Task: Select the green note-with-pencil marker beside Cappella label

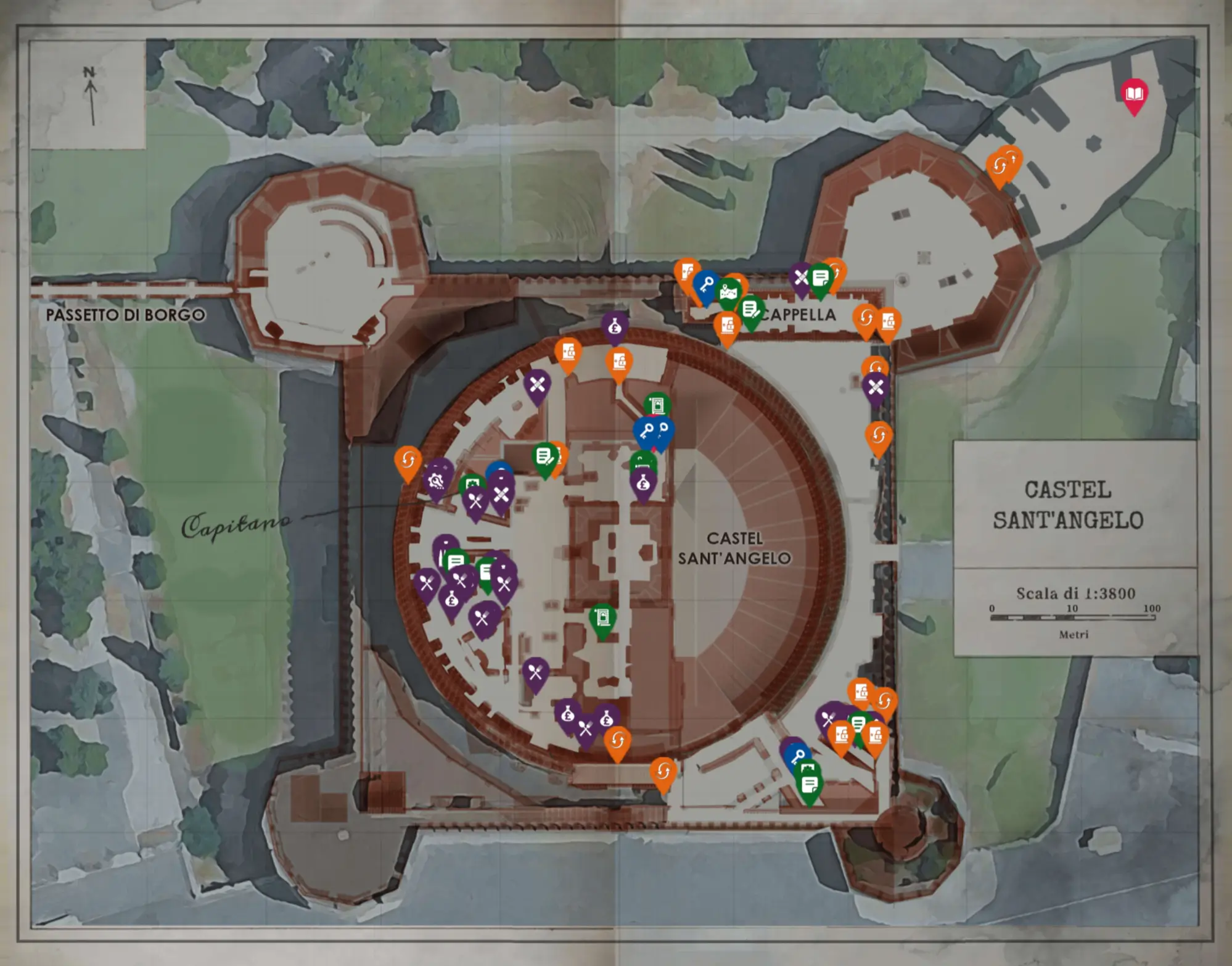Action: pos(750,309)
